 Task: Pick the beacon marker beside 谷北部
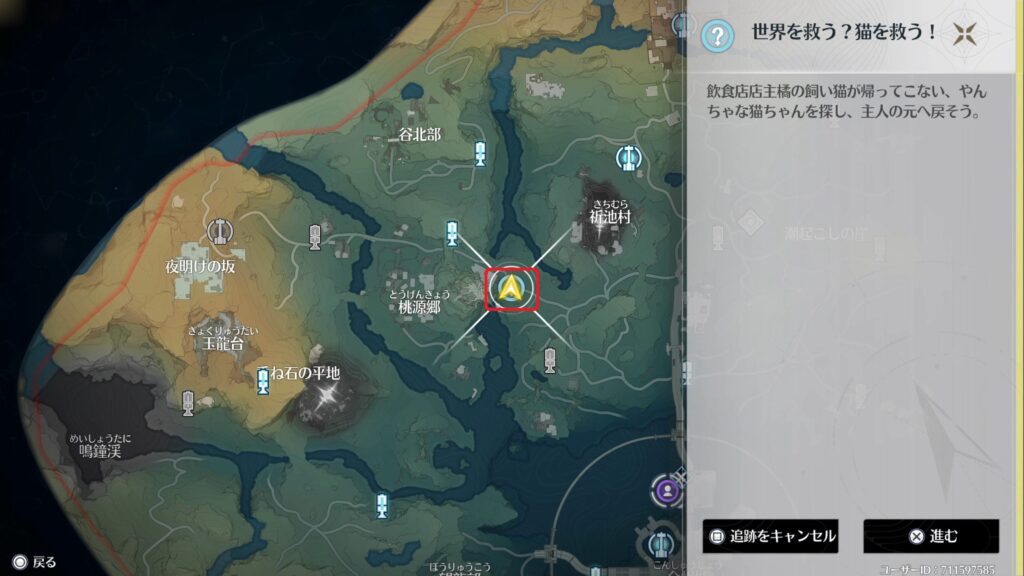click(480, 153)
